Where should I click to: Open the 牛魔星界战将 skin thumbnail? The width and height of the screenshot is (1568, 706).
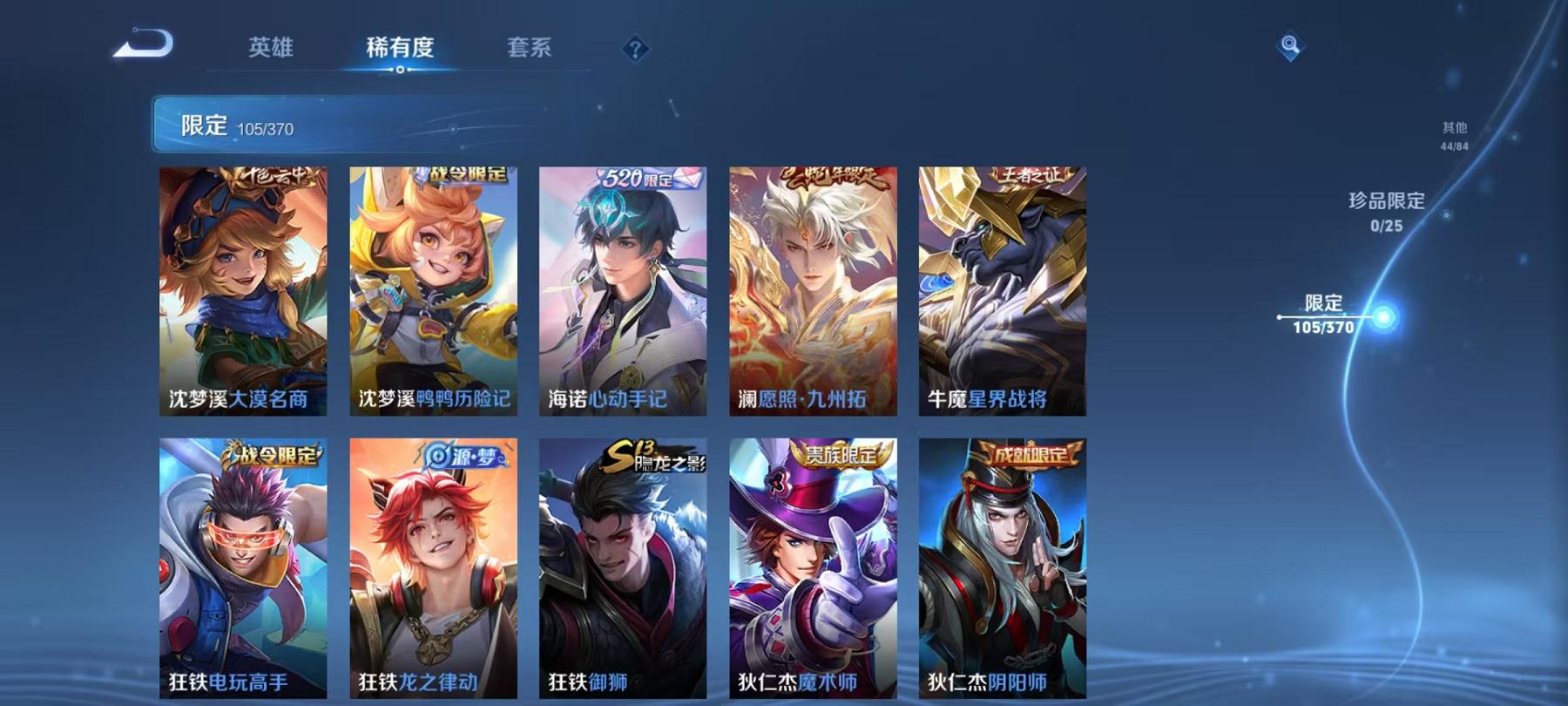click(1002, 288)
